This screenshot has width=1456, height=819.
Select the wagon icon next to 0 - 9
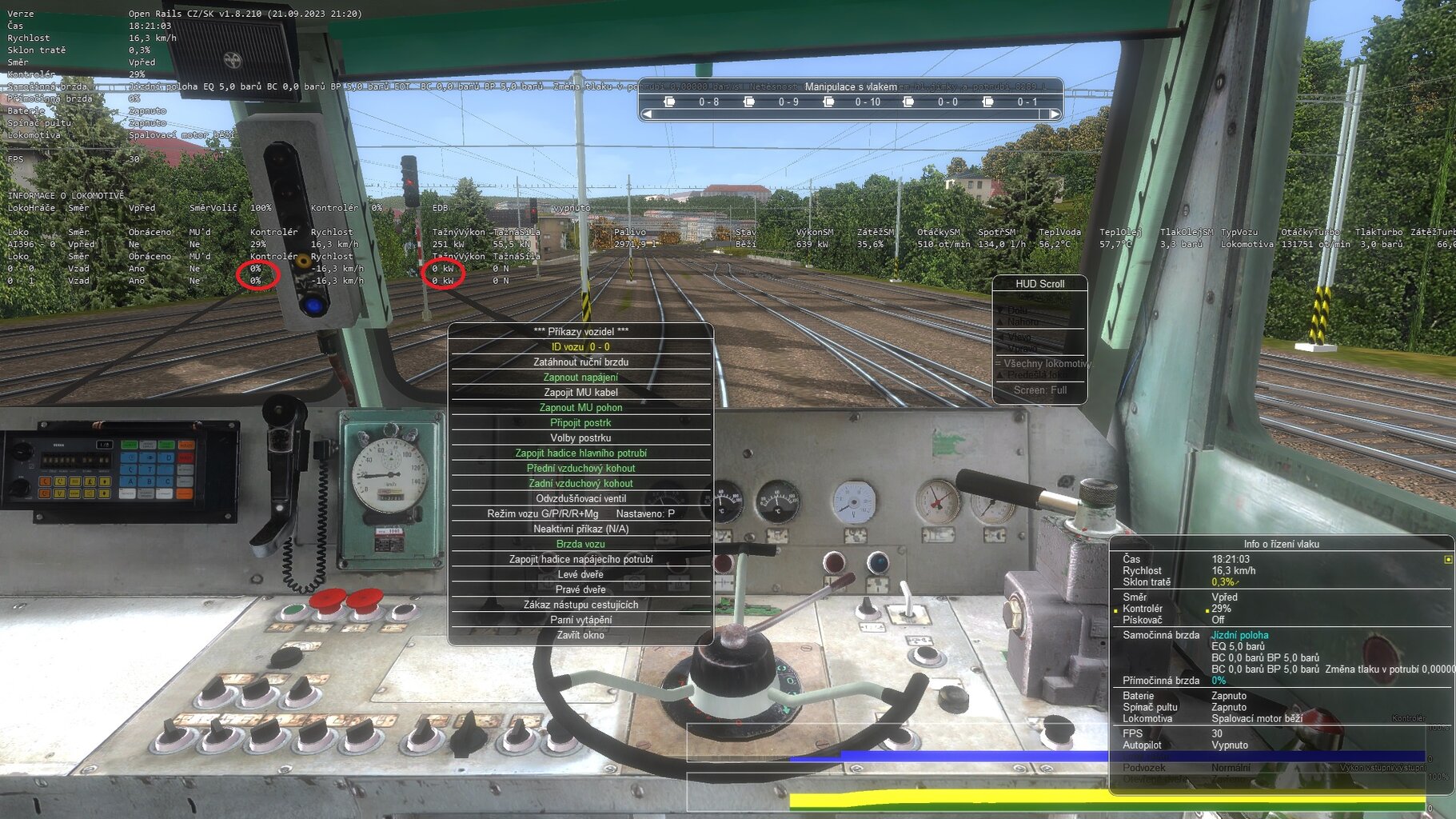pyautogui.click(x=749, y=102)
